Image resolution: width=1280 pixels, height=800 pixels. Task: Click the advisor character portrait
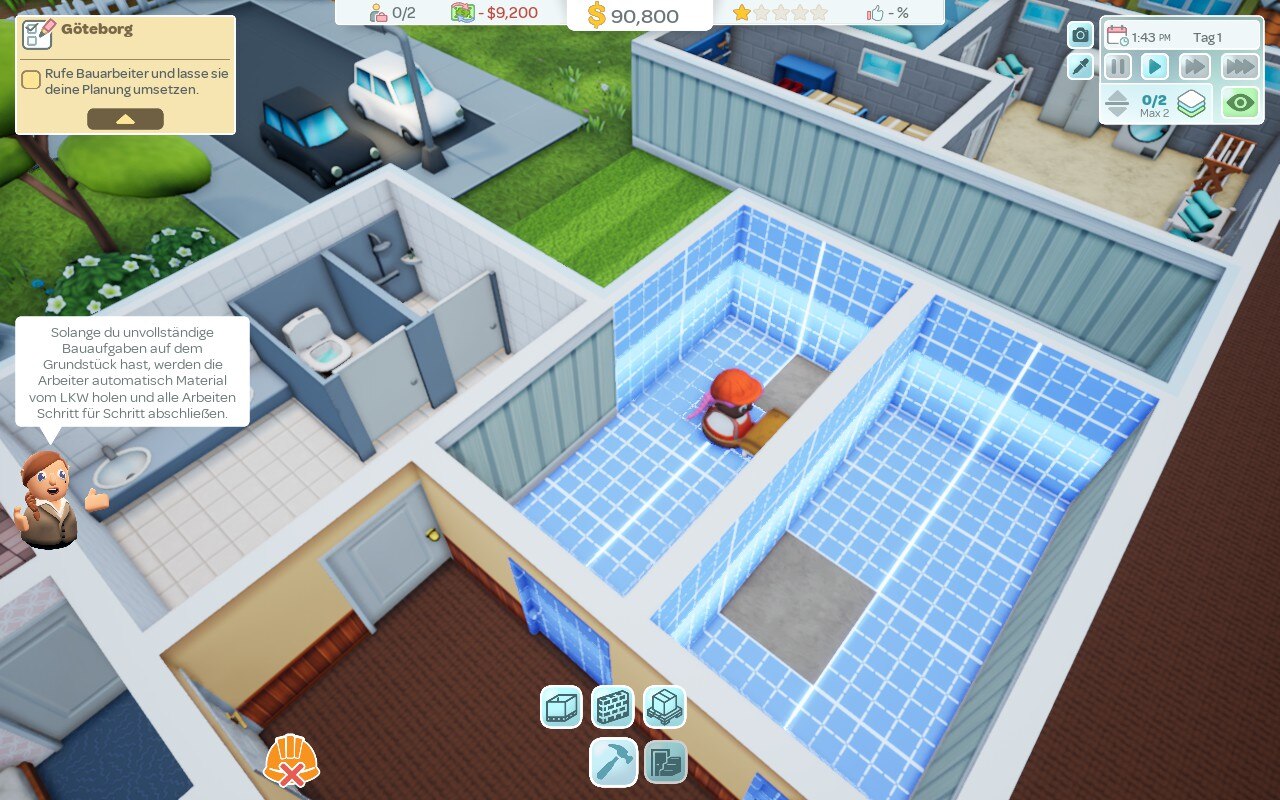coord(48,498)
